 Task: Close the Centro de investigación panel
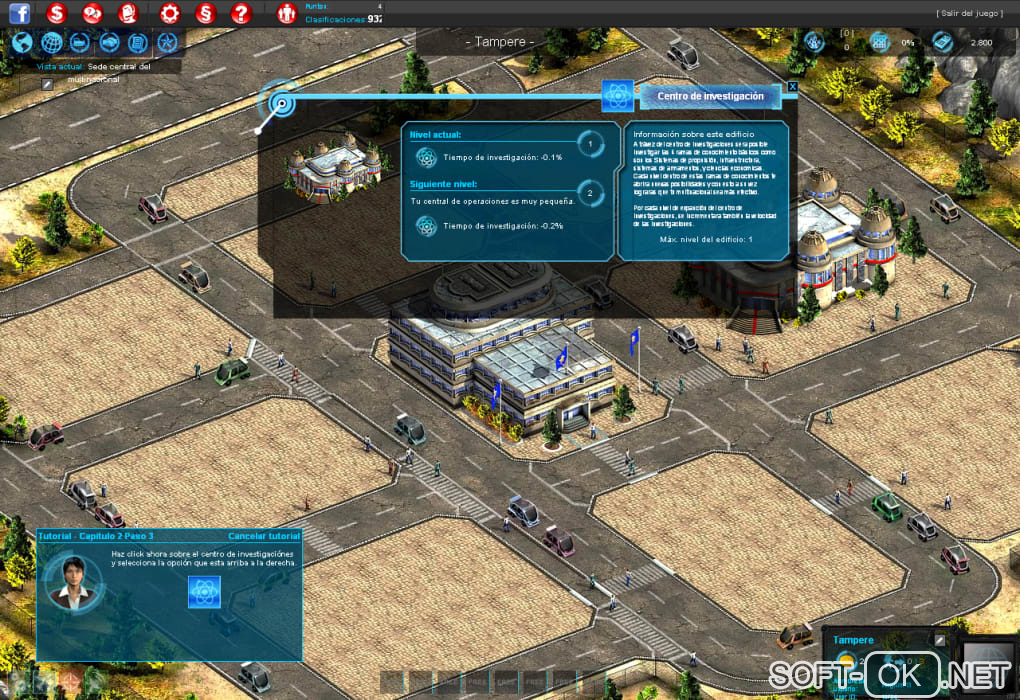pos(793,87)
